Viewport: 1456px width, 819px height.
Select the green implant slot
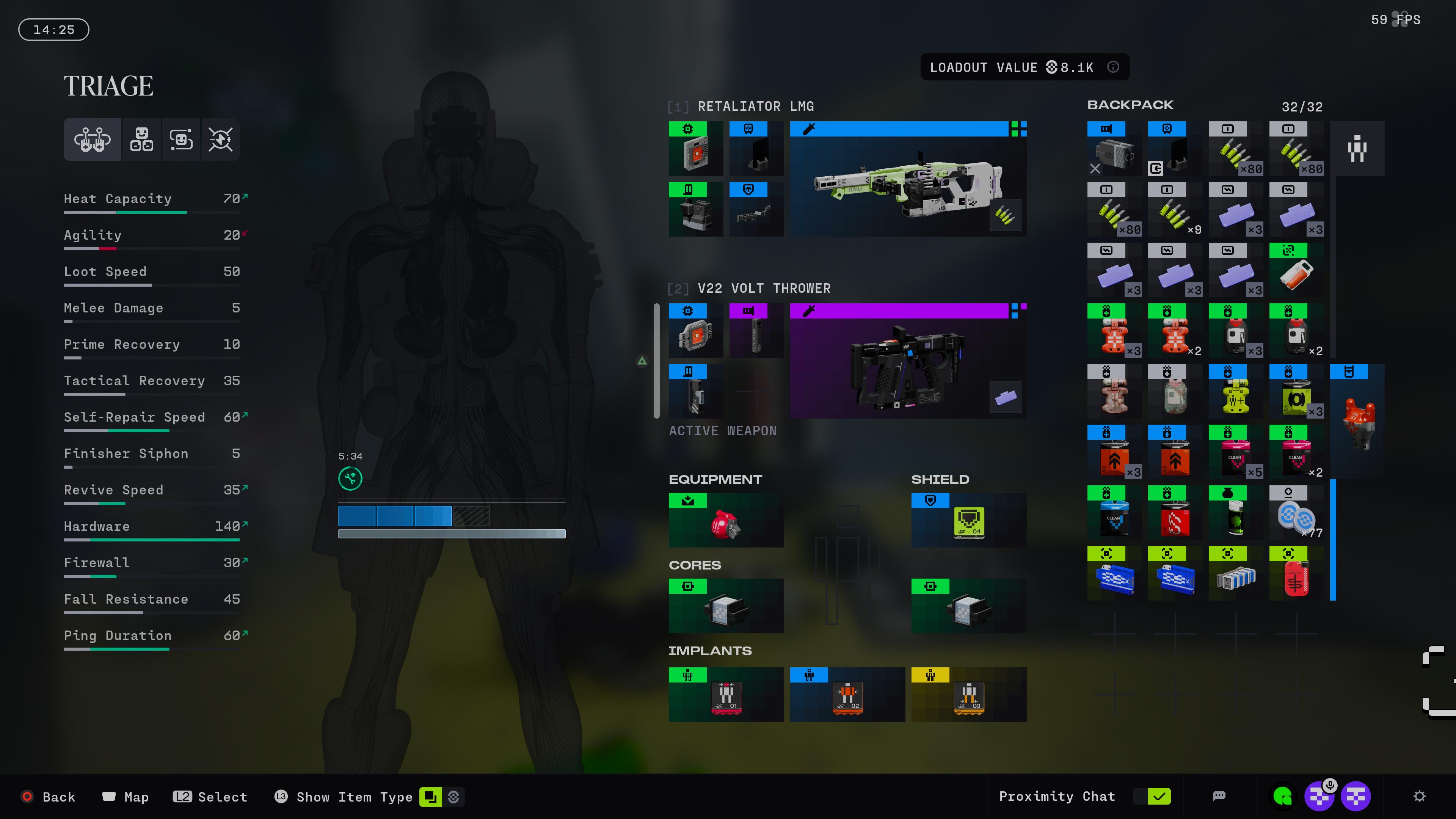coord(726,694)
